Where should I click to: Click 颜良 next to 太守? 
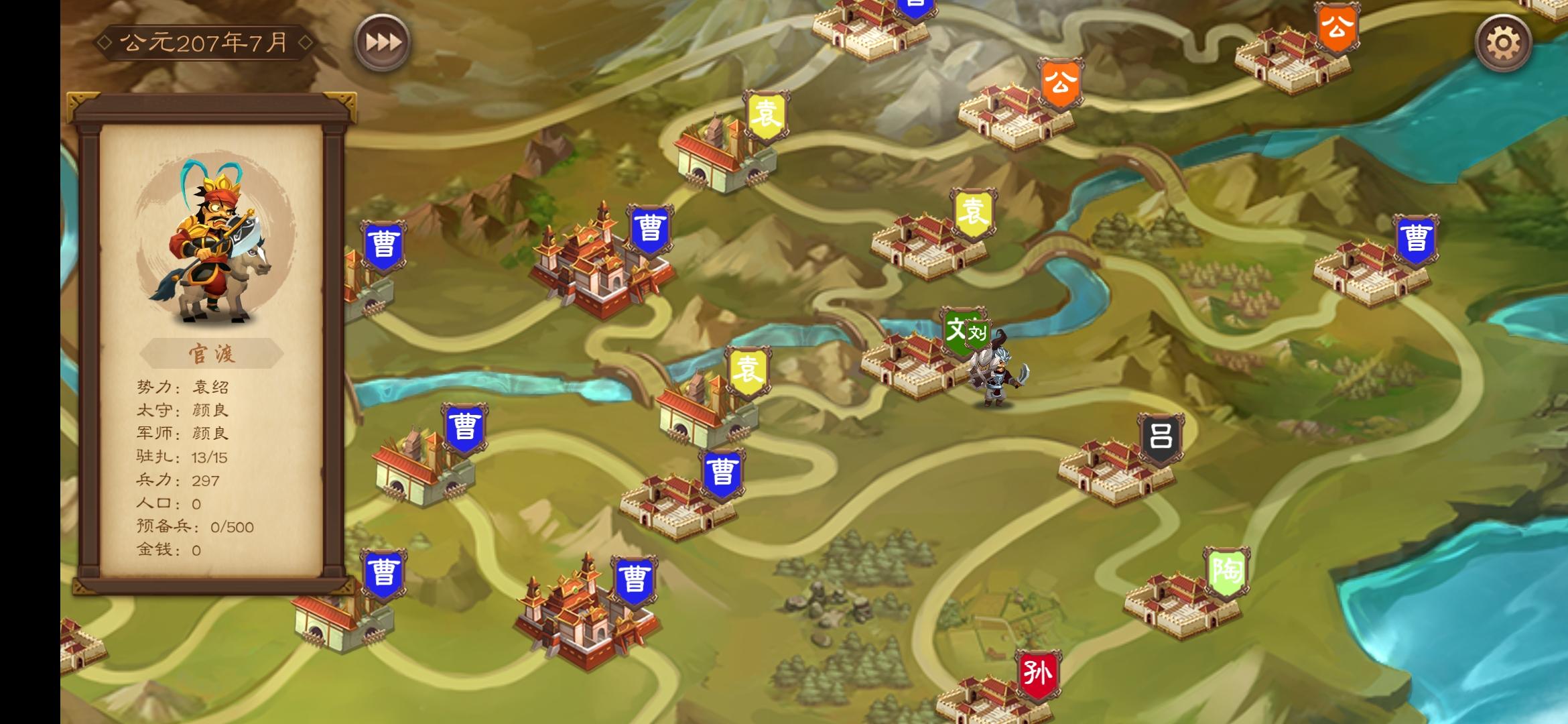click(212, 410)
